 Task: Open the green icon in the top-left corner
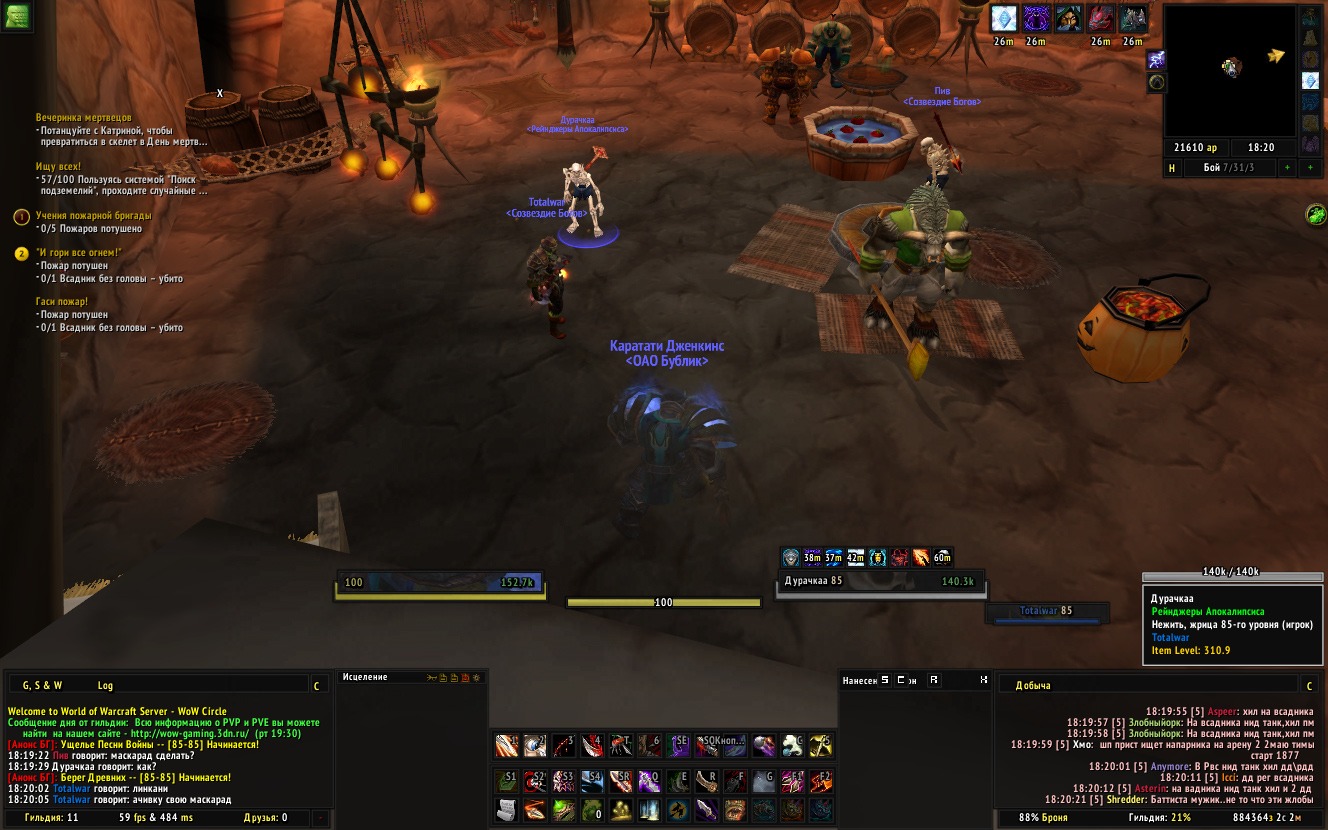(16, 15)
